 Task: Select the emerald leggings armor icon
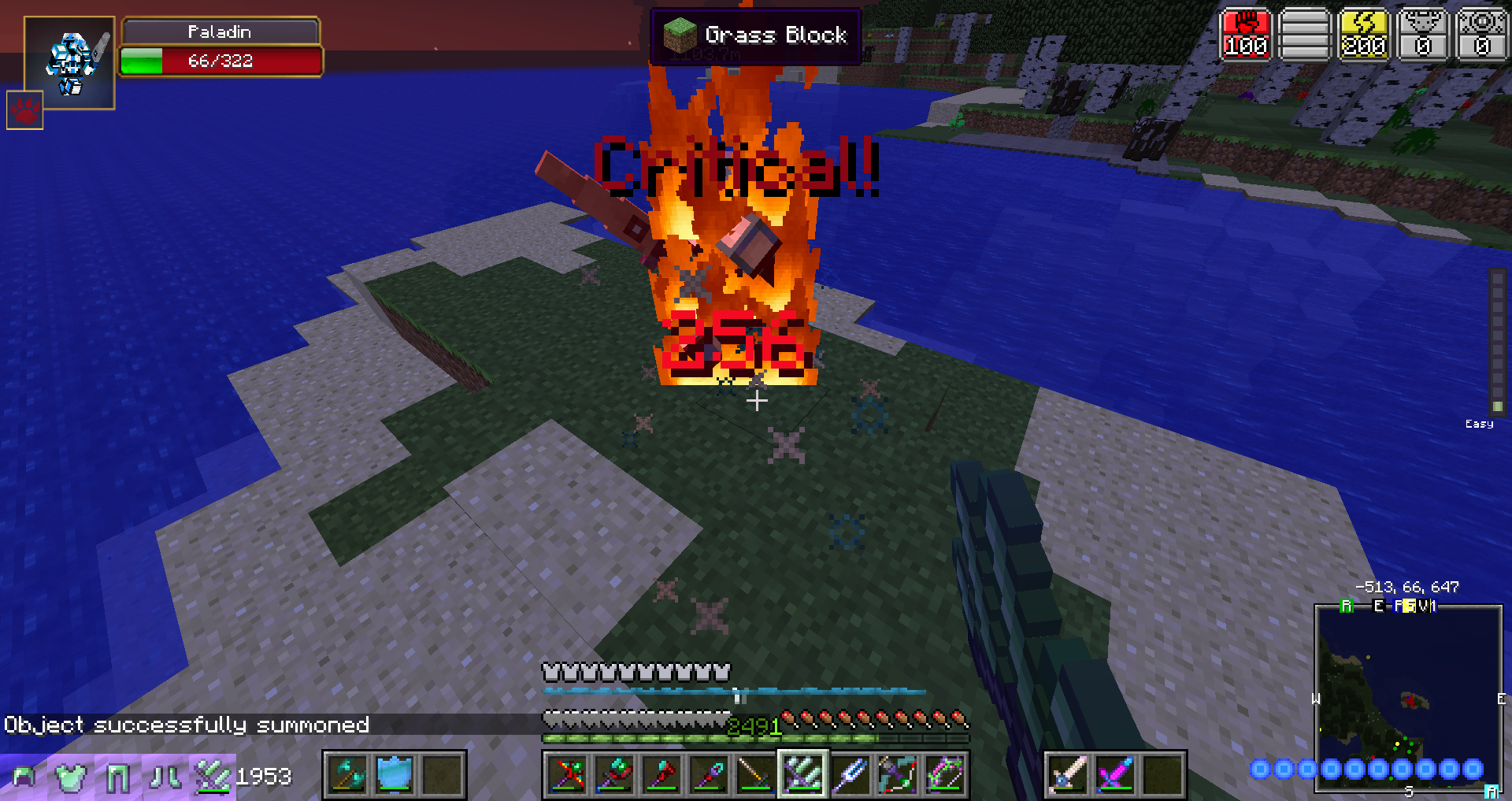tap(118, 777)
